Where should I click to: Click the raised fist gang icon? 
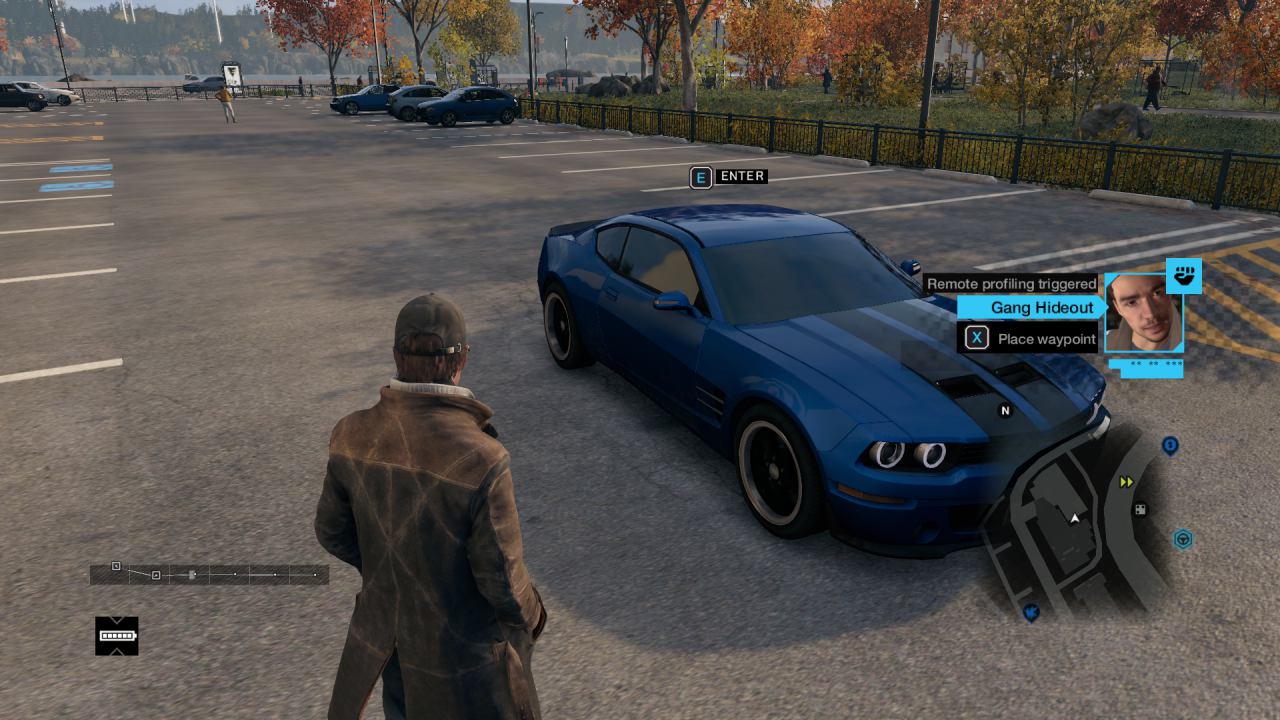(1184, 276)
